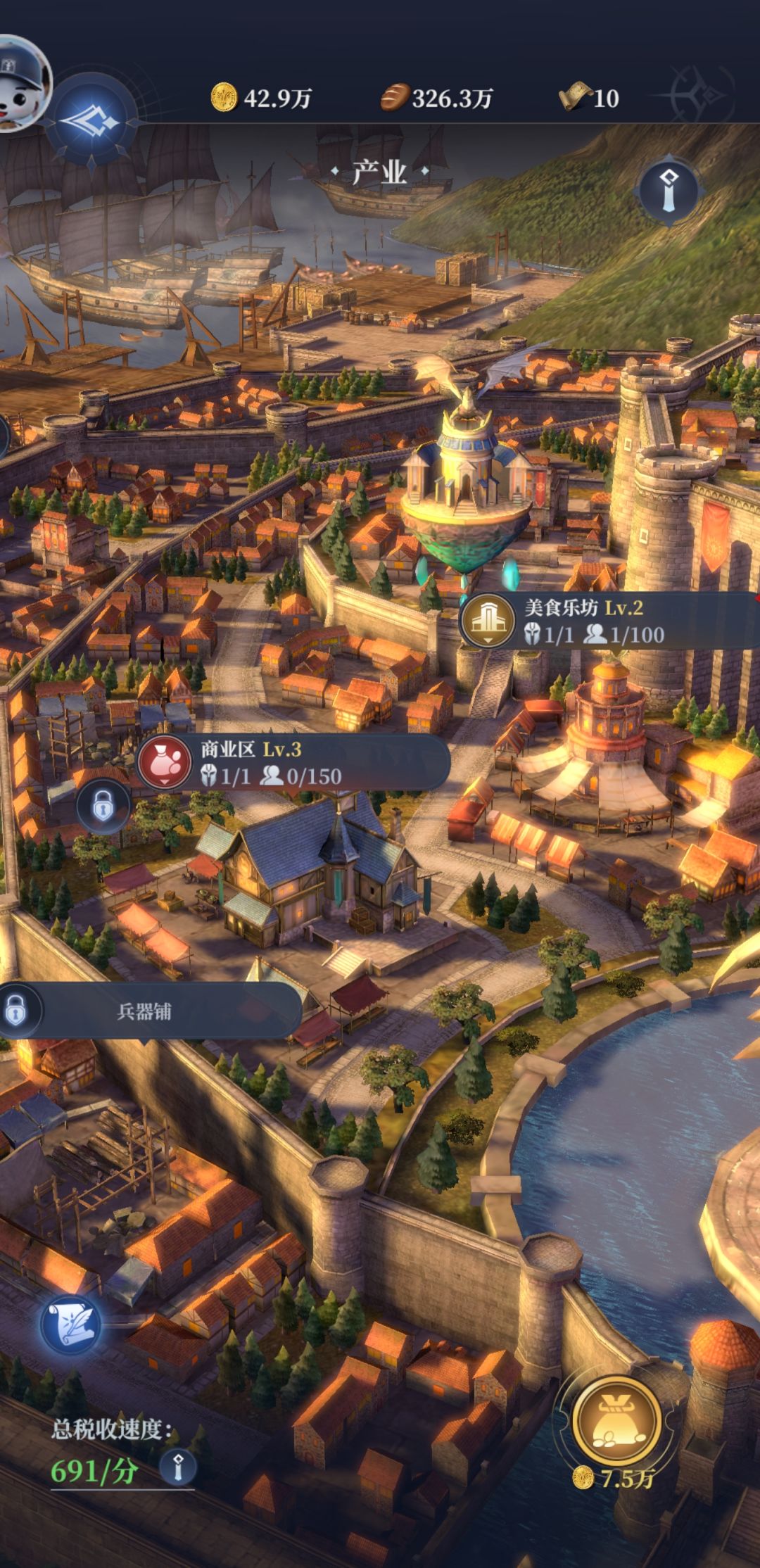Open the info button below the top bar

pos(668,190)
